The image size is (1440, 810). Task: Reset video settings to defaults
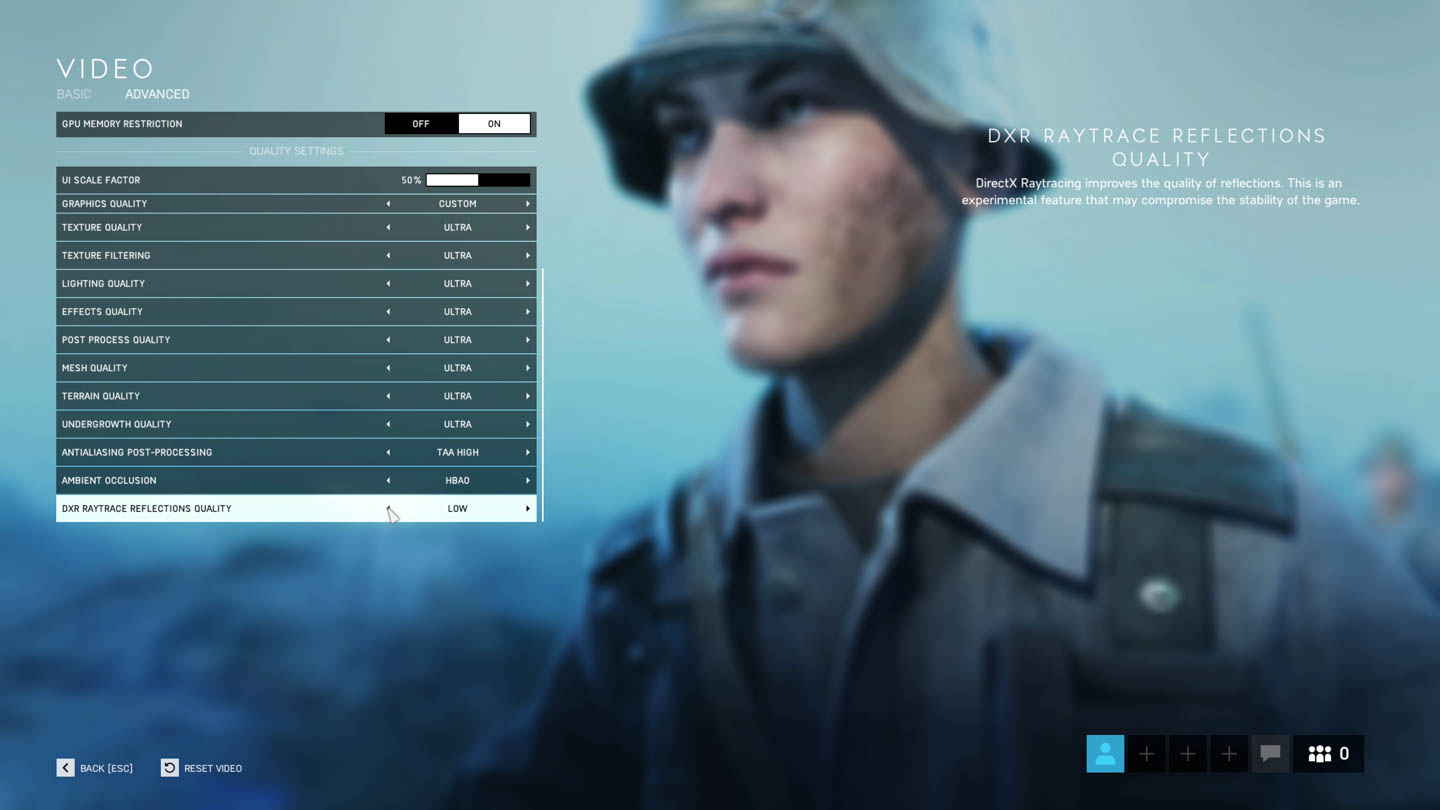(201, 768)
